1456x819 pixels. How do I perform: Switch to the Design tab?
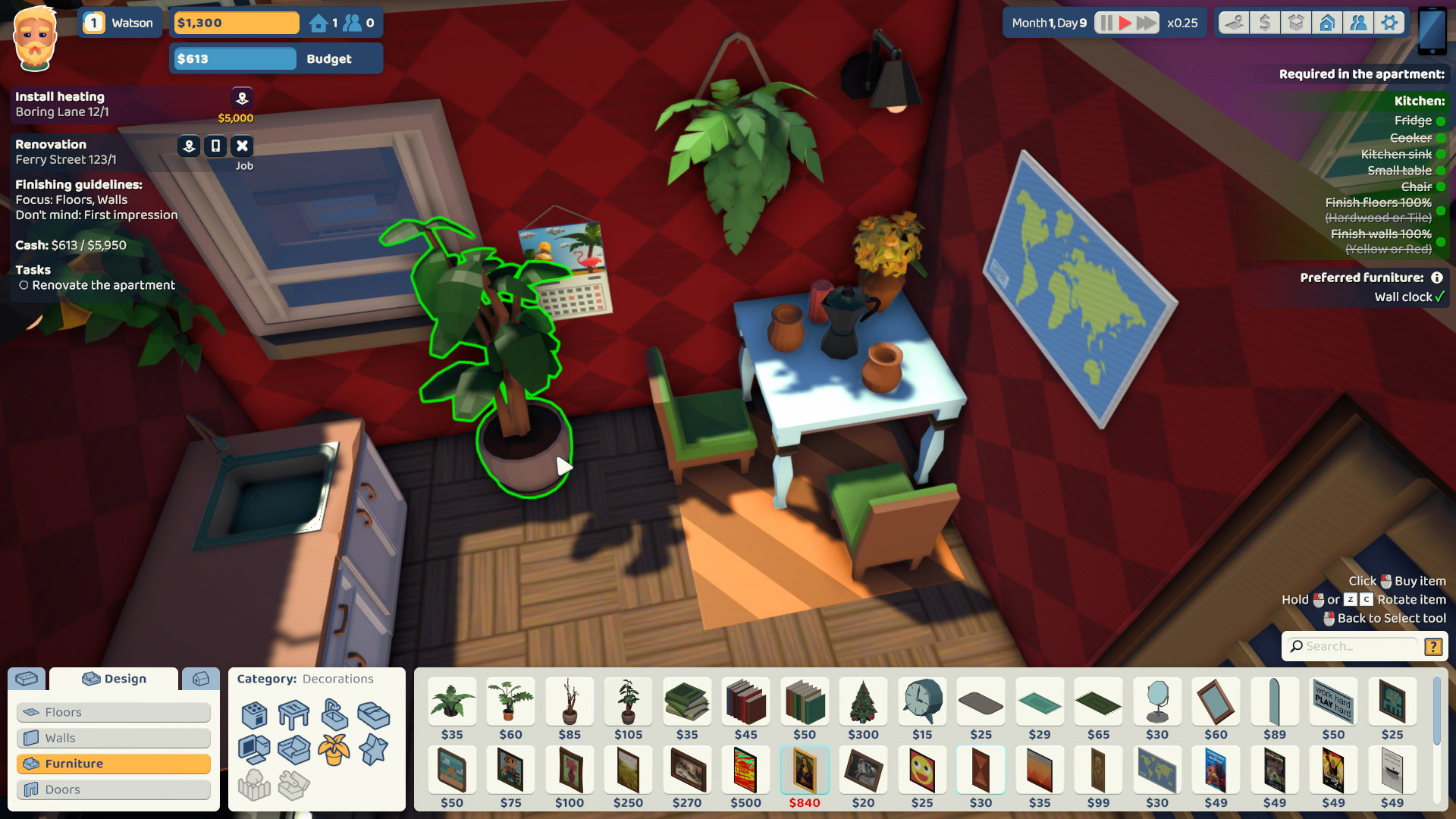click(114, 679)
